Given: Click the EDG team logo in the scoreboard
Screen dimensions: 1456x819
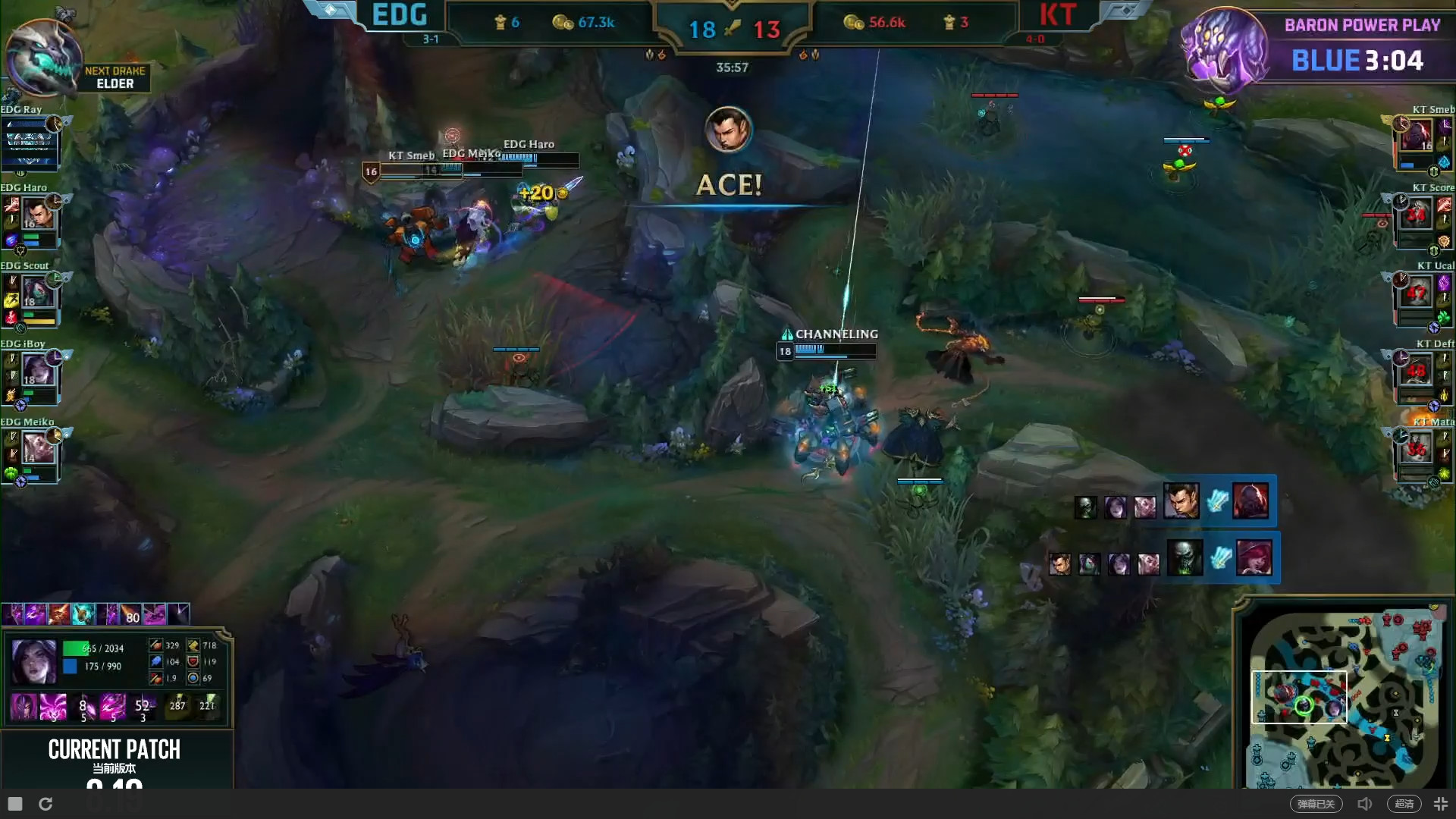Looking at the screenshot, I should (331, 12).
